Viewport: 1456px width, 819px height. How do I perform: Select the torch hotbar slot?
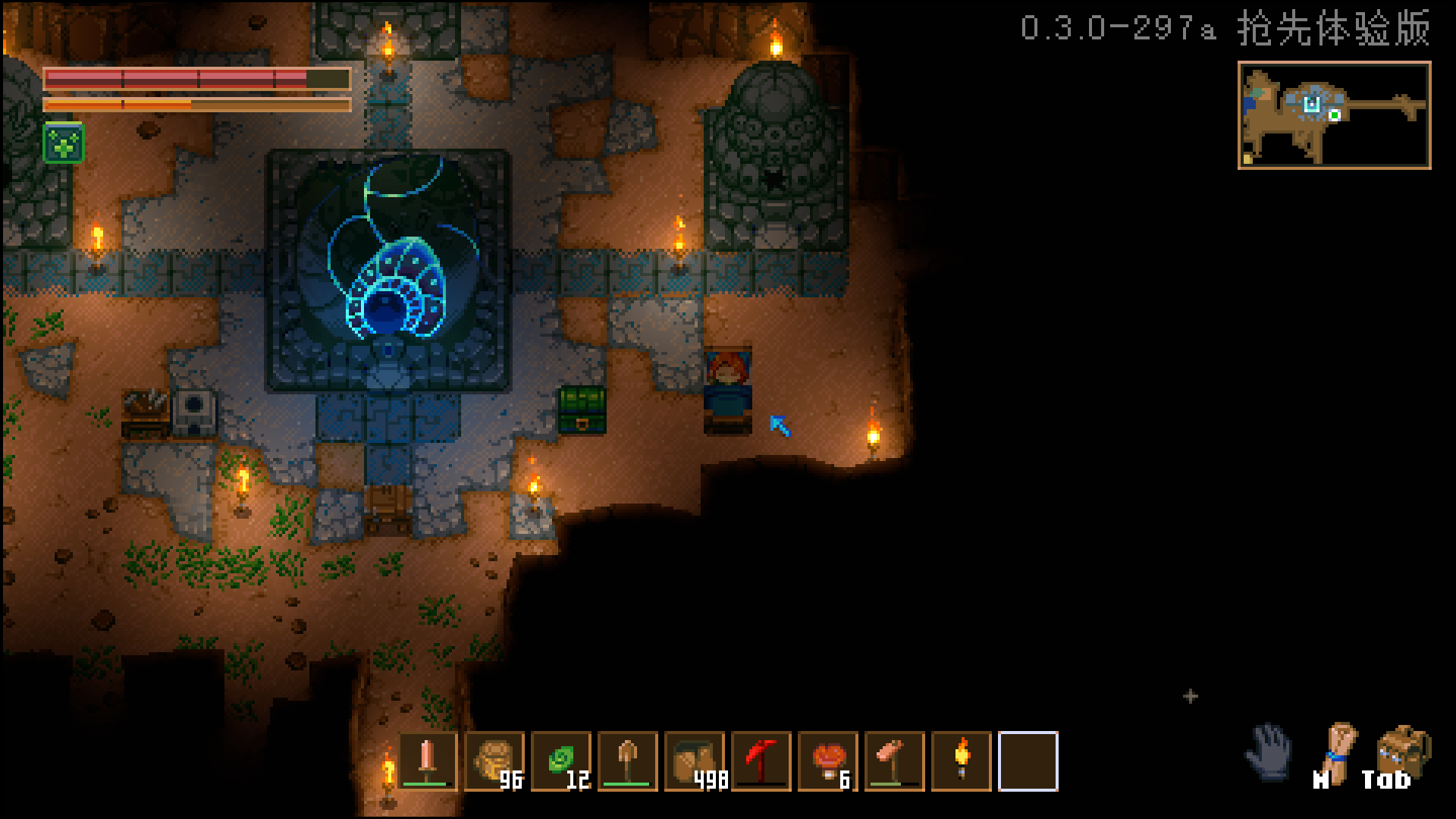point(962,761)
